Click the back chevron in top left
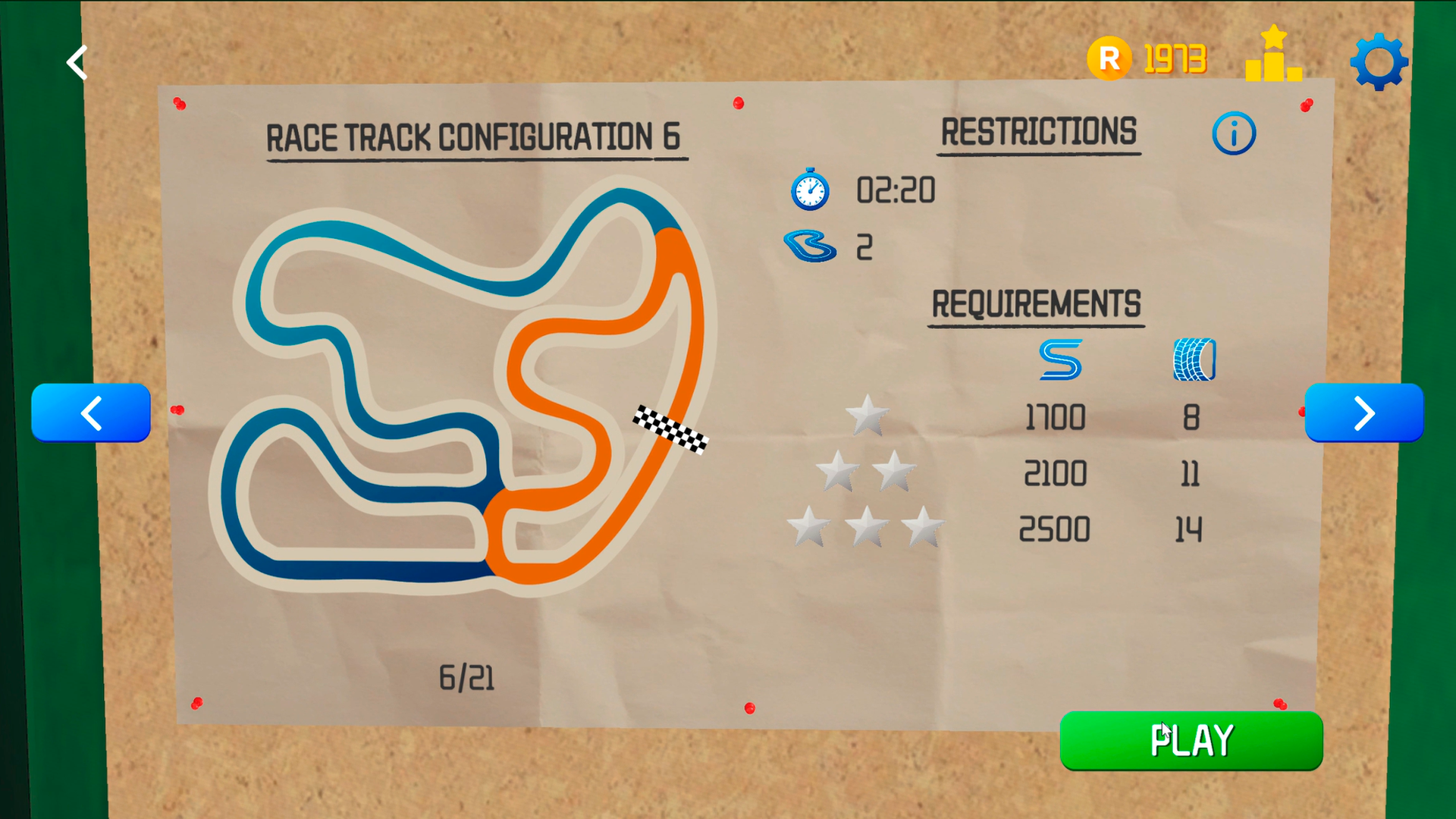Image resolution: width=1456 pixels, height=819 pixels. pyautogui.click(x=76, y=62)
